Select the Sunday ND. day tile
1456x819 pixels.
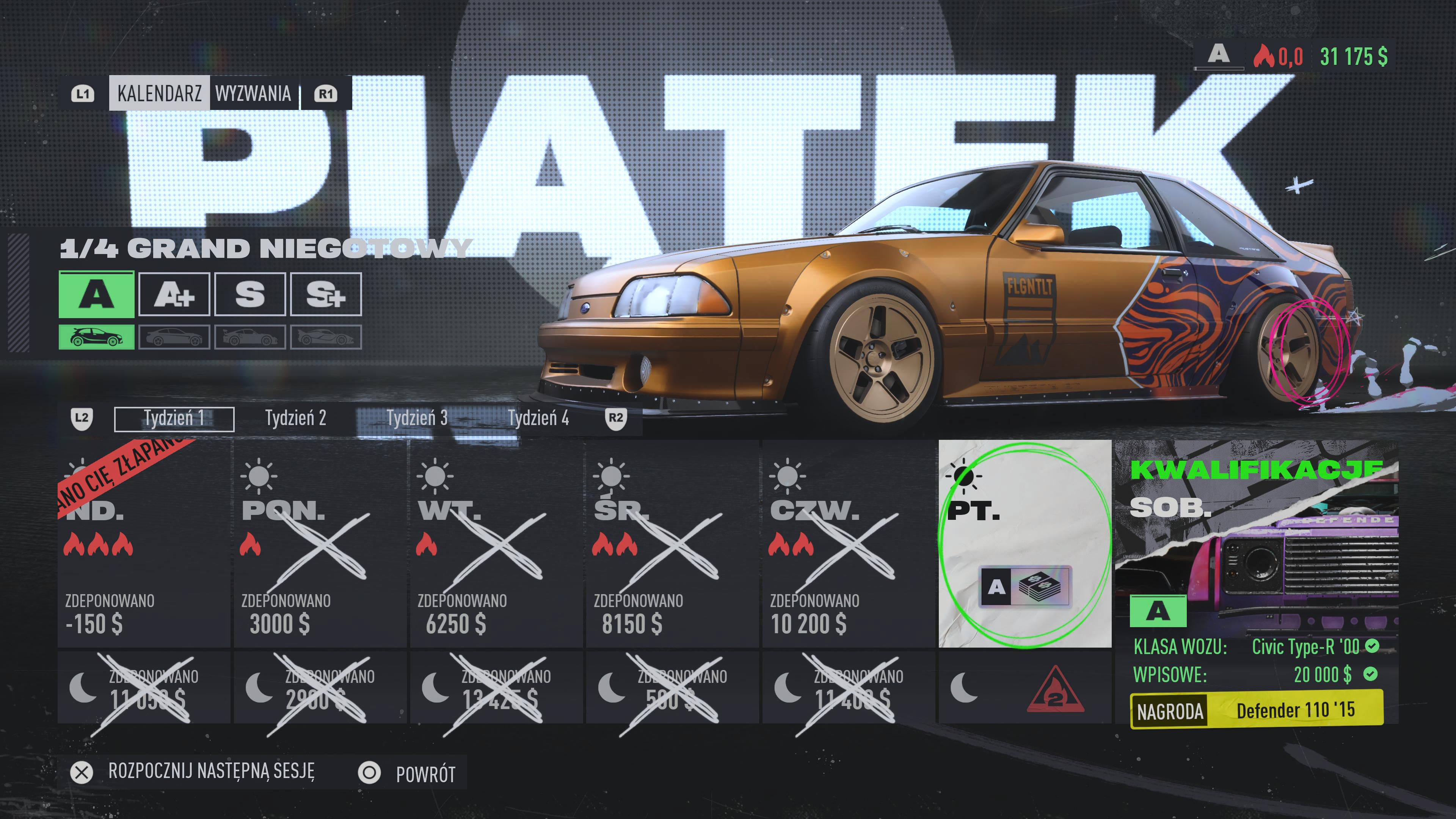[144, 544]
